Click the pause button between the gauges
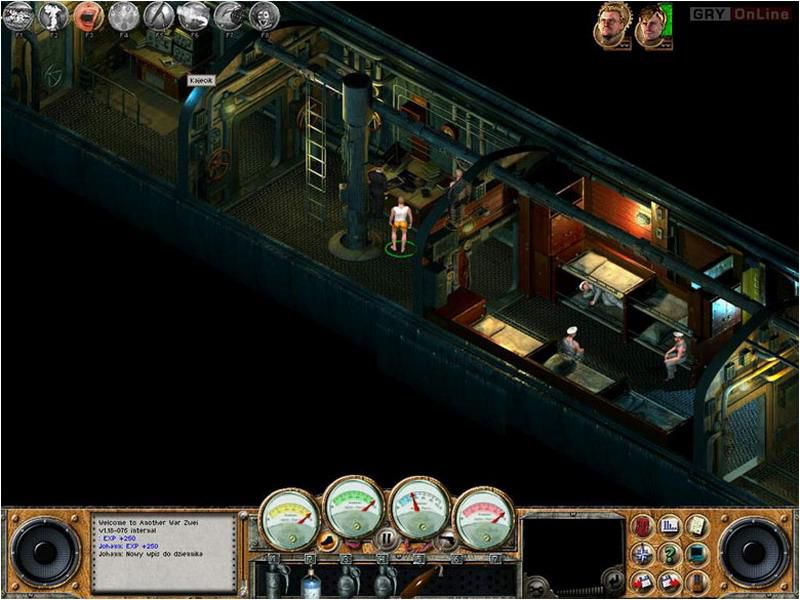 386,541
